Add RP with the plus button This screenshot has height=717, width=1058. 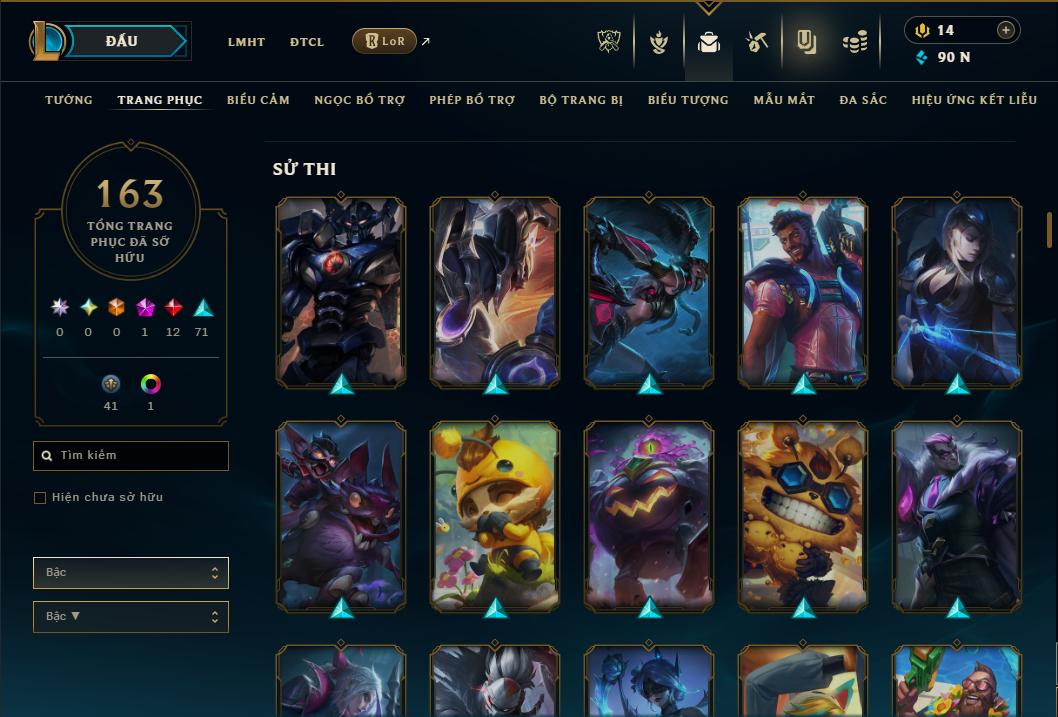pos(1006,30)
